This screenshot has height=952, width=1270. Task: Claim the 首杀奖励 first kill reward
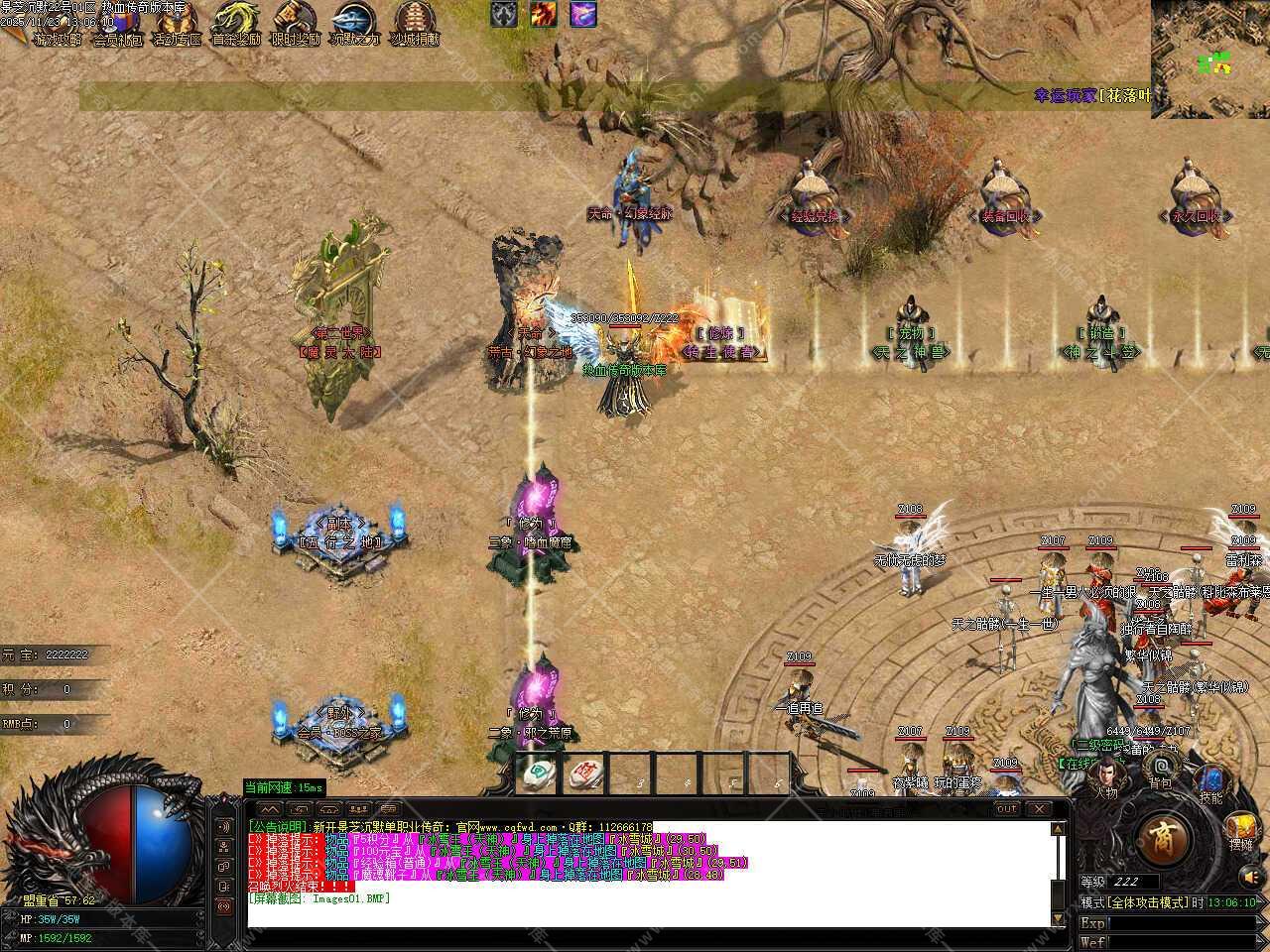point(236,22)
